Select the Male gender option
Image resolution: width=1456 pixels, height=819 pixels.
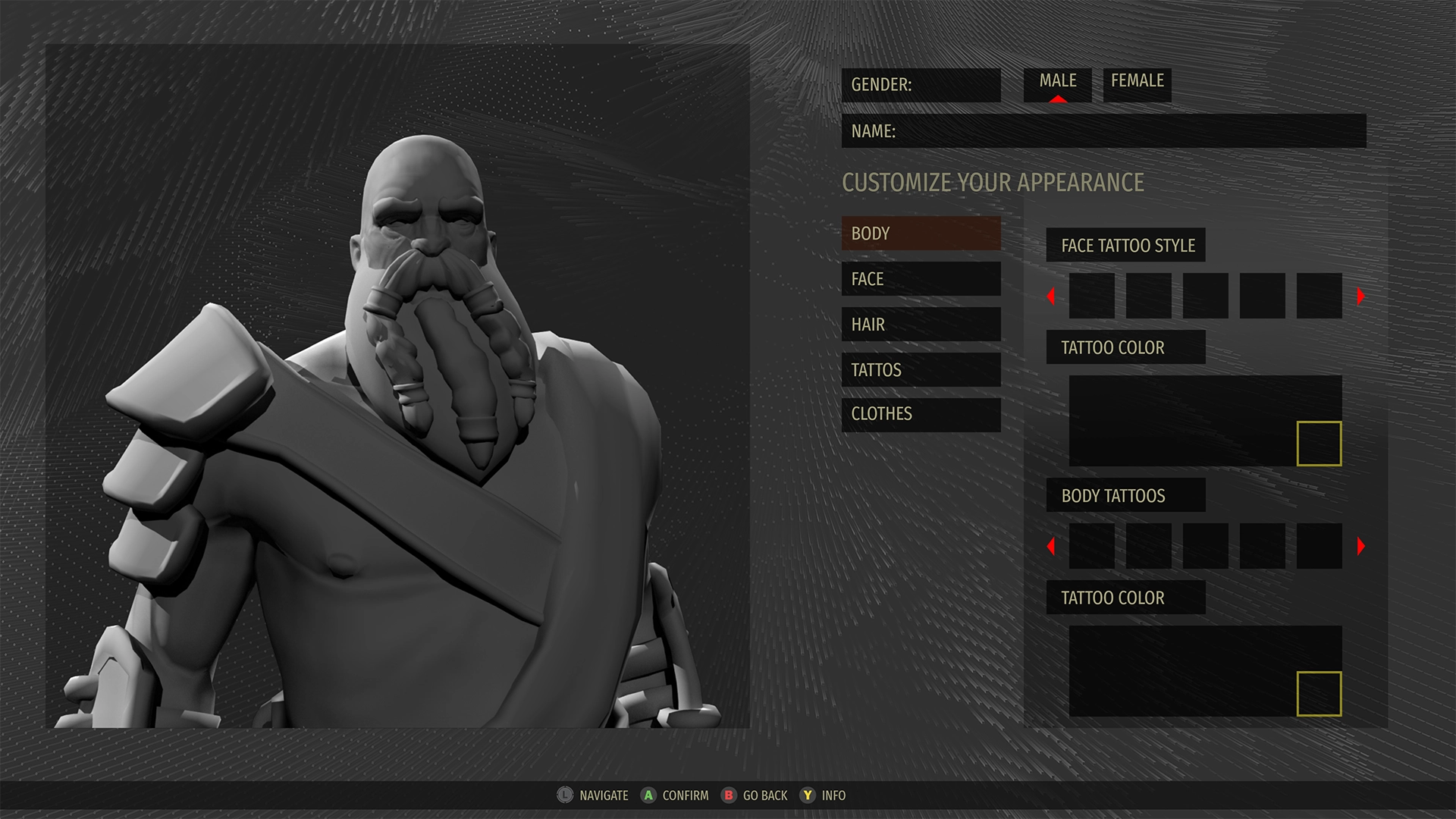click(1057, 83)
